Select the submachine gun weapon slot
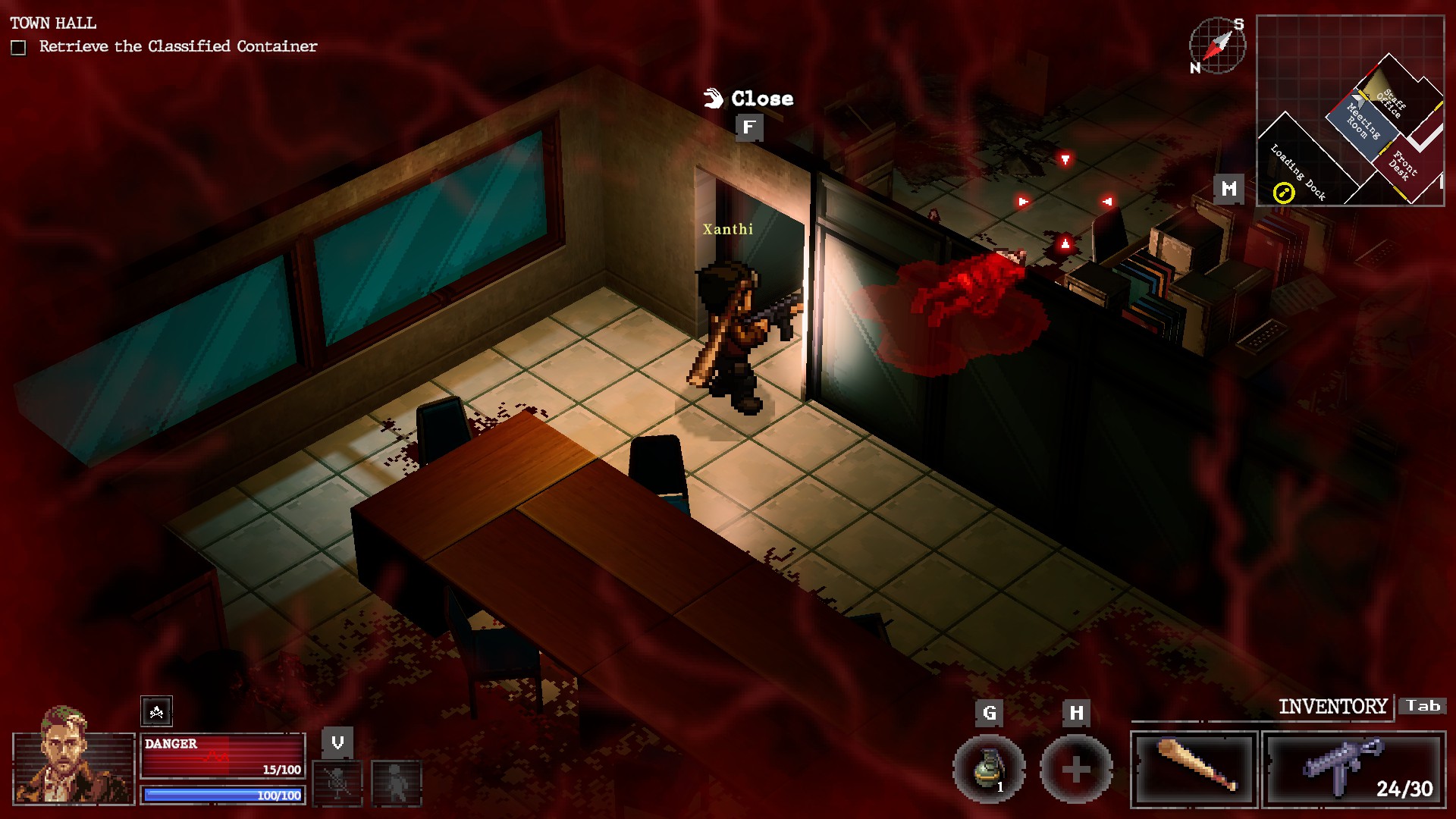This screenshot has width=1456, height=819. (1354, 768)
